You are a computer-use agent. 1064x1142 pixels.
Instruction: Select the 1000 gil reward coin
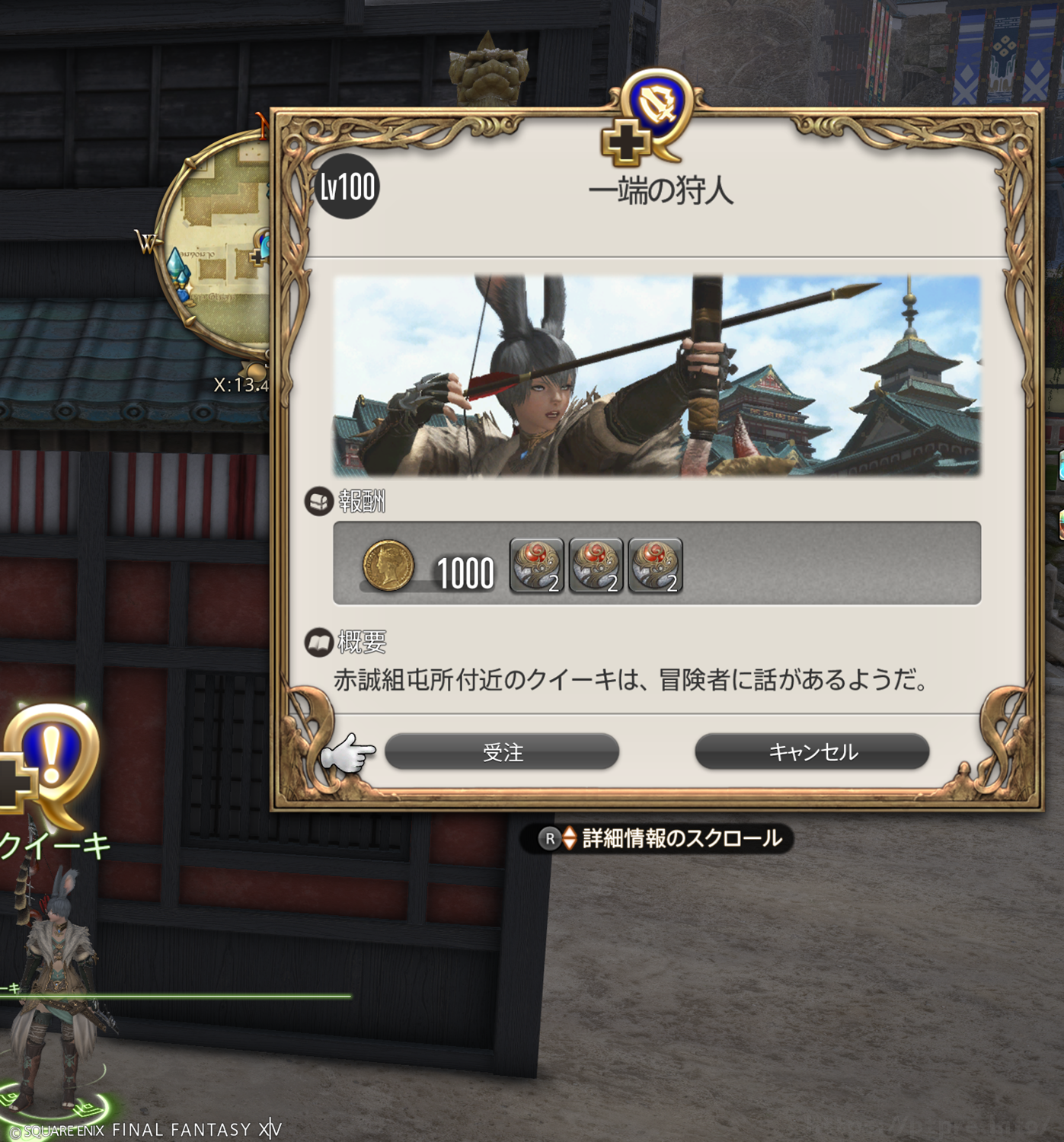388,566
